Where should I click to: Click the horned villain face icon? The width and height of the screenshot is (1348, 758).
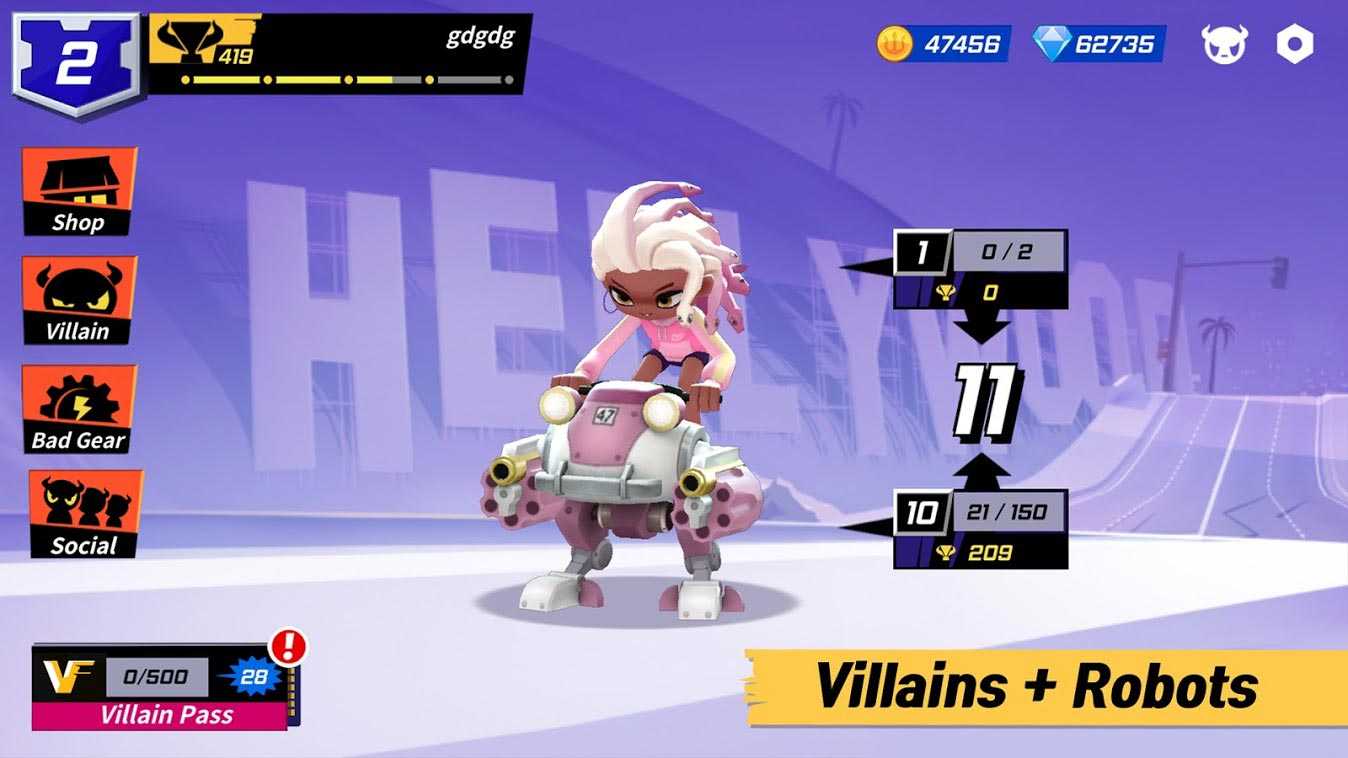pyautogui.click(x=1225, y=45)
